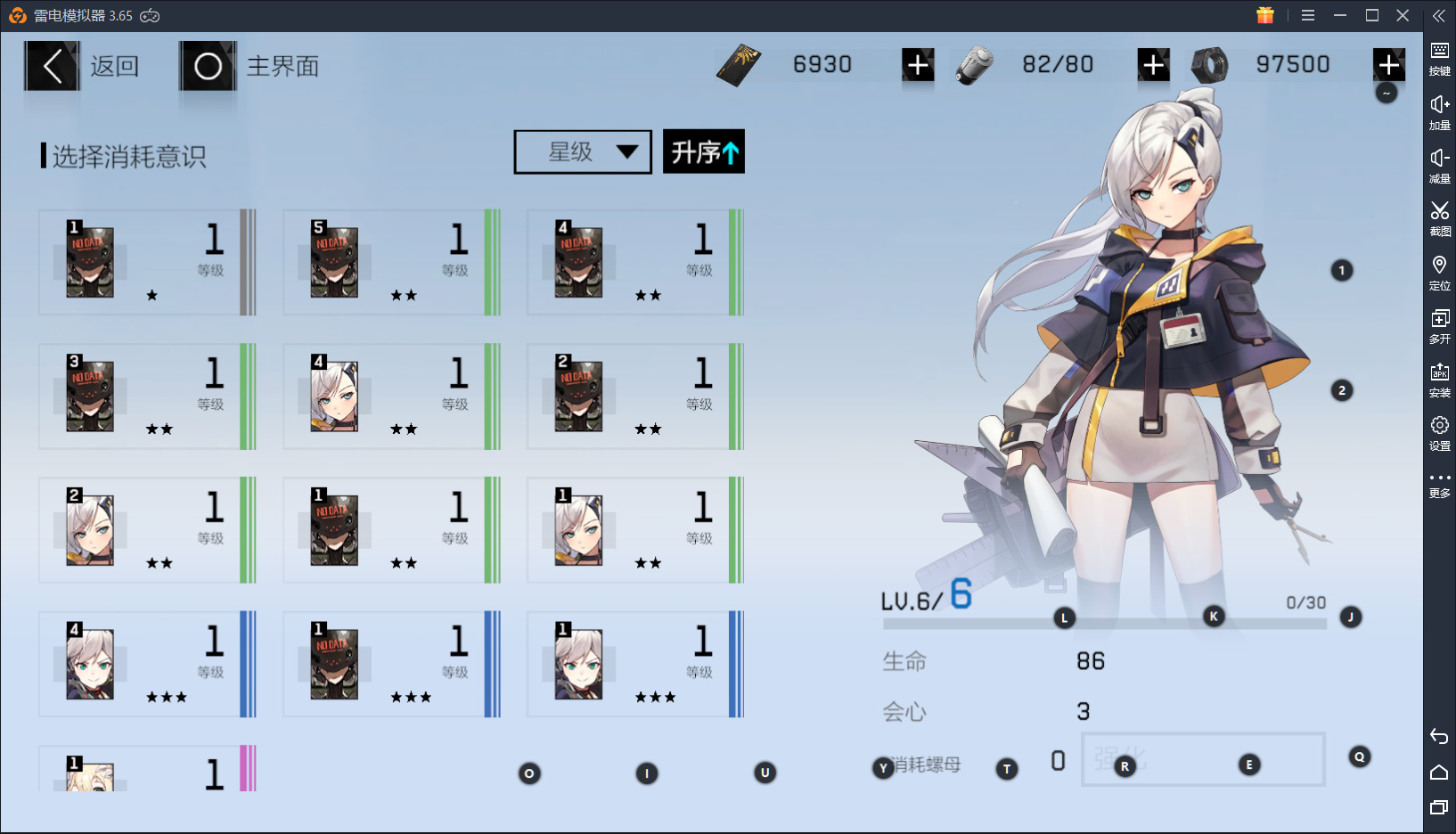Return to main screen via 主界面
Viewport: 1456px width, 834px height.
pos(250,66)
